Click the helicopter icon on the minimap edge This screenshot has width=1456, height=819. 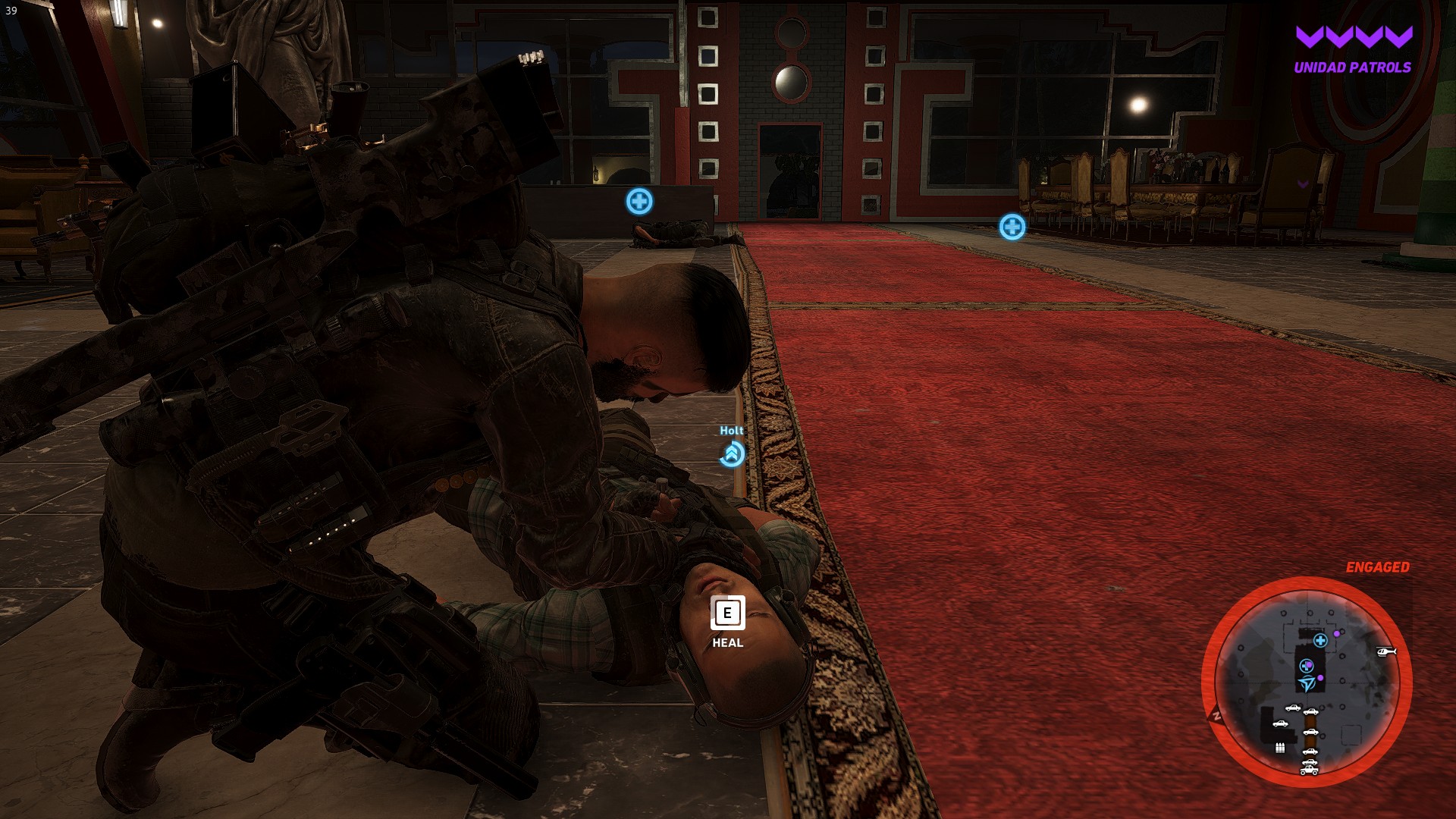point(1386,653)
